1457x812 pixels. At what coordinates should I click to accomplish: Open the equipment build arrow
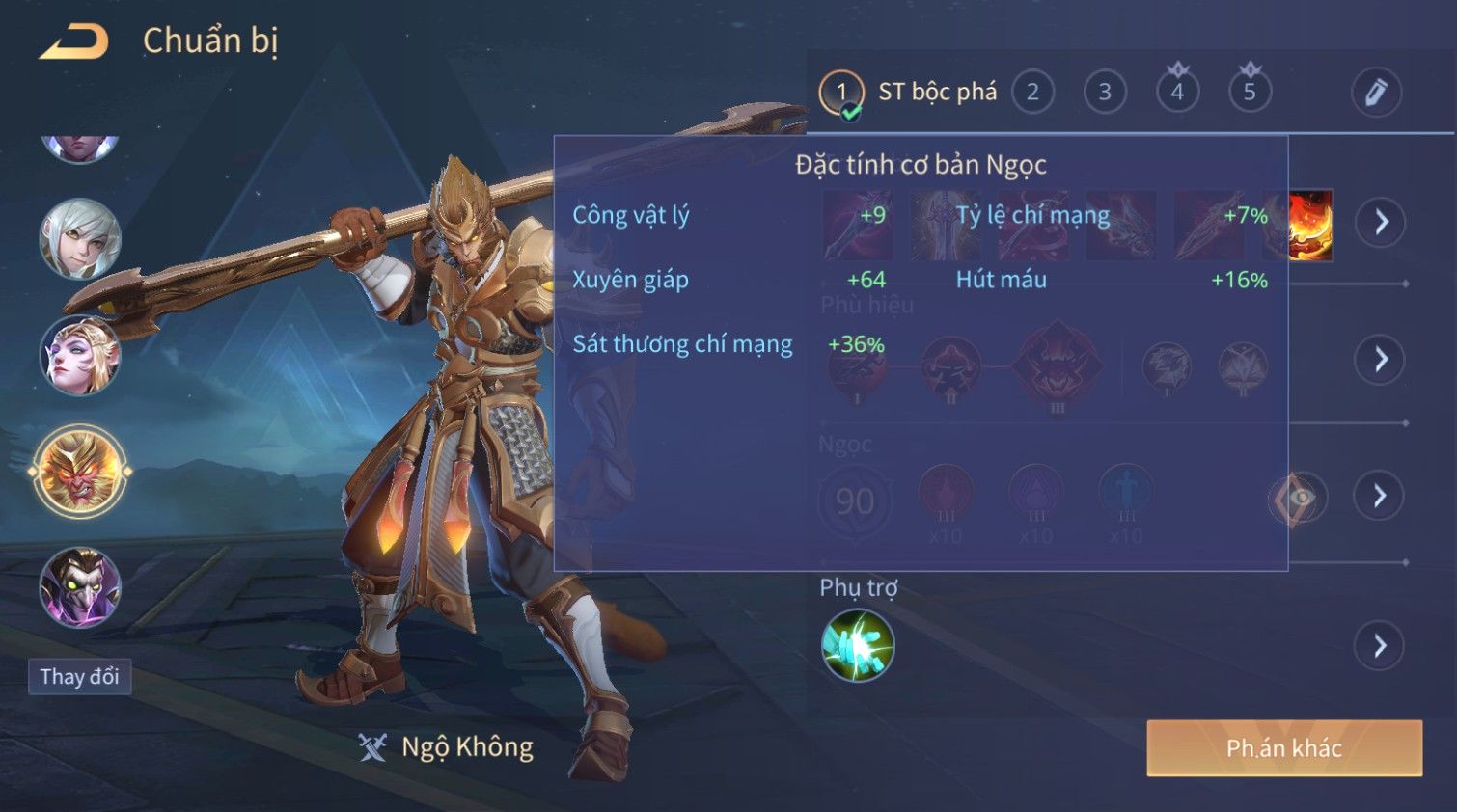click(x=1381, y=223)
